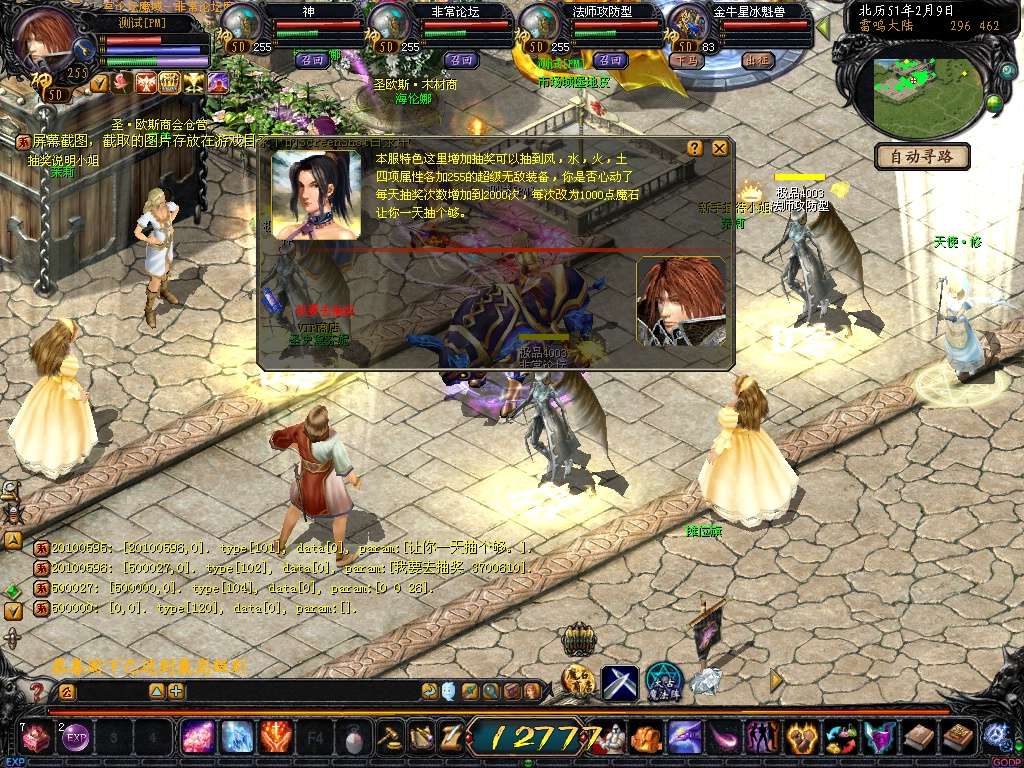1024x768 pixels.
Task: Click 下马 to dismount the 金牛星冰魅兽
Action: click(x=687, y=60)
